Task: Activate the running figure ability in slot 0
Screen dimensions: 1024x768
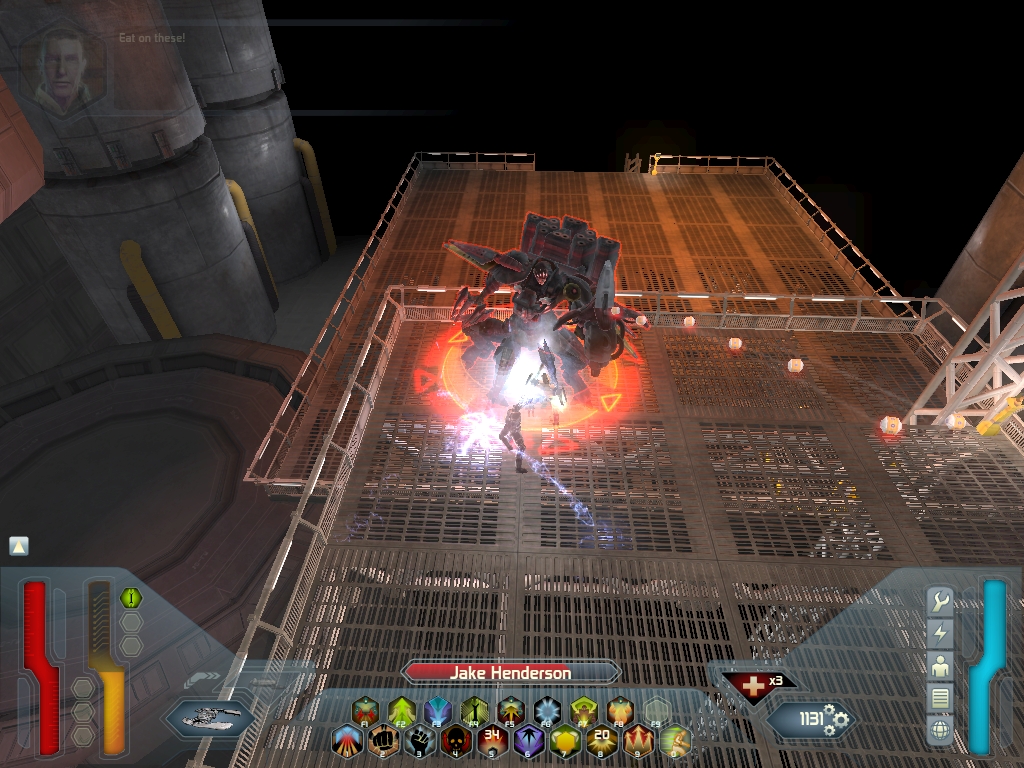Action: 675,741
